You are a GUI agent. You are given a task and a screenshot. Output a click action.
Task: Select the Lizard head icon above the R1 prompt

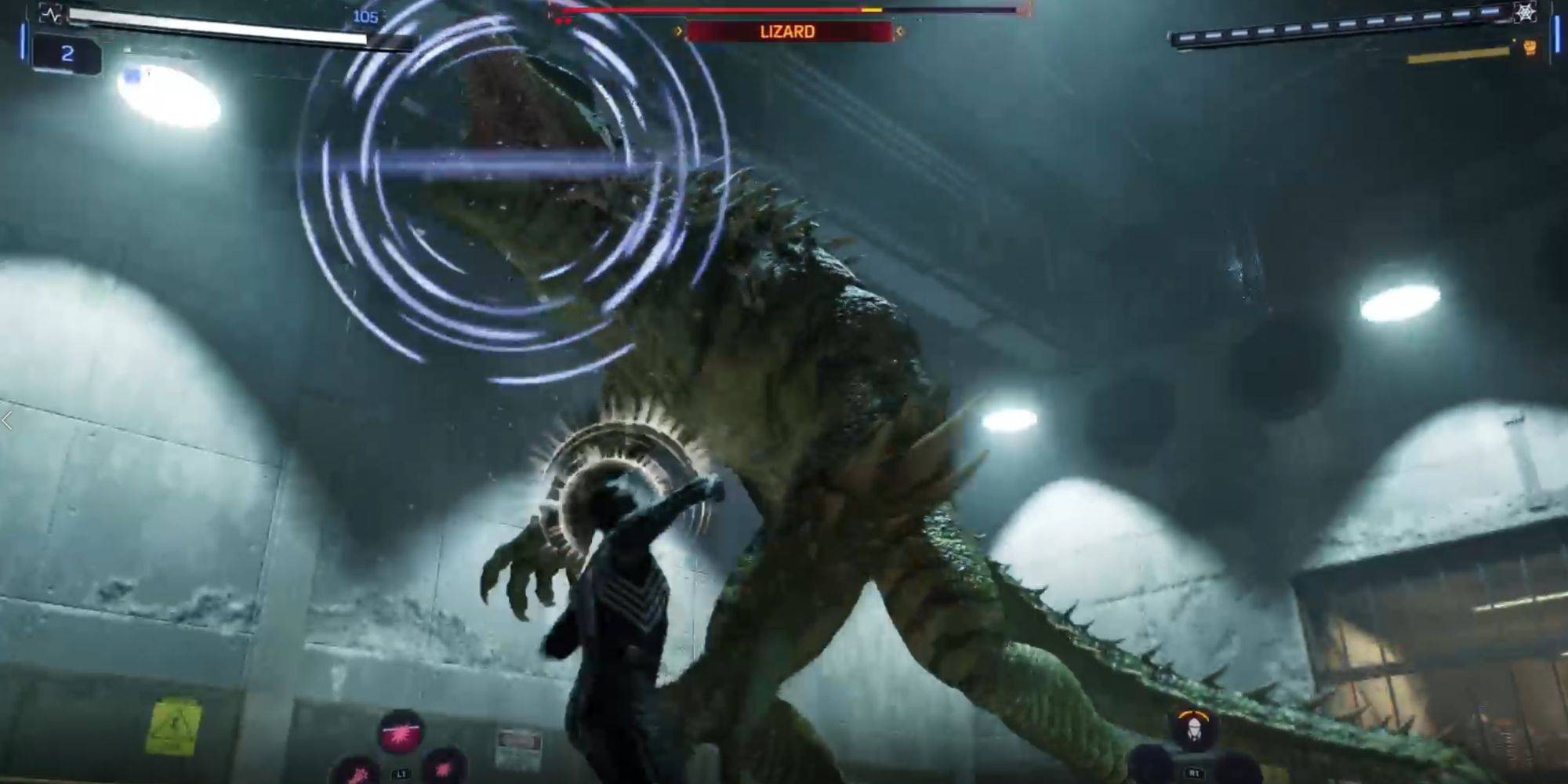(x=1194, y=731)
